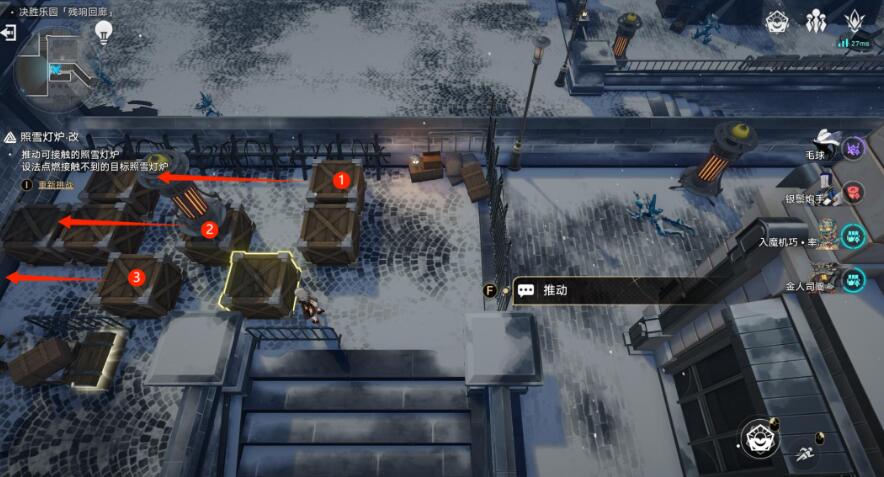Switch to party member 金人司阍
The width and height of the screenshot is (884, 477).
point(852,280)
